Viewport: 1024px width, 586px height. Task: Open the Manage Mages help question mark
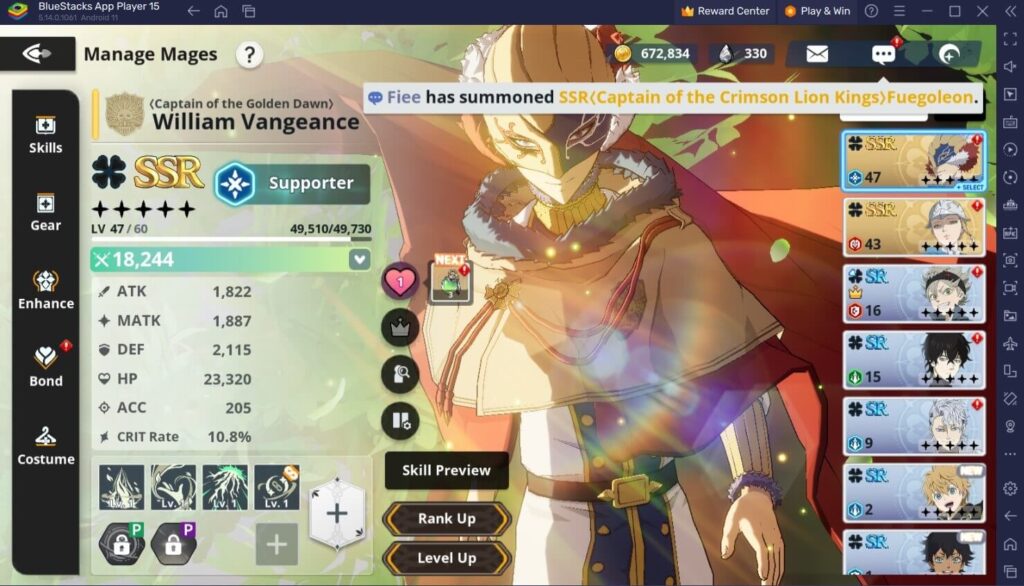[x=250, y=54]
